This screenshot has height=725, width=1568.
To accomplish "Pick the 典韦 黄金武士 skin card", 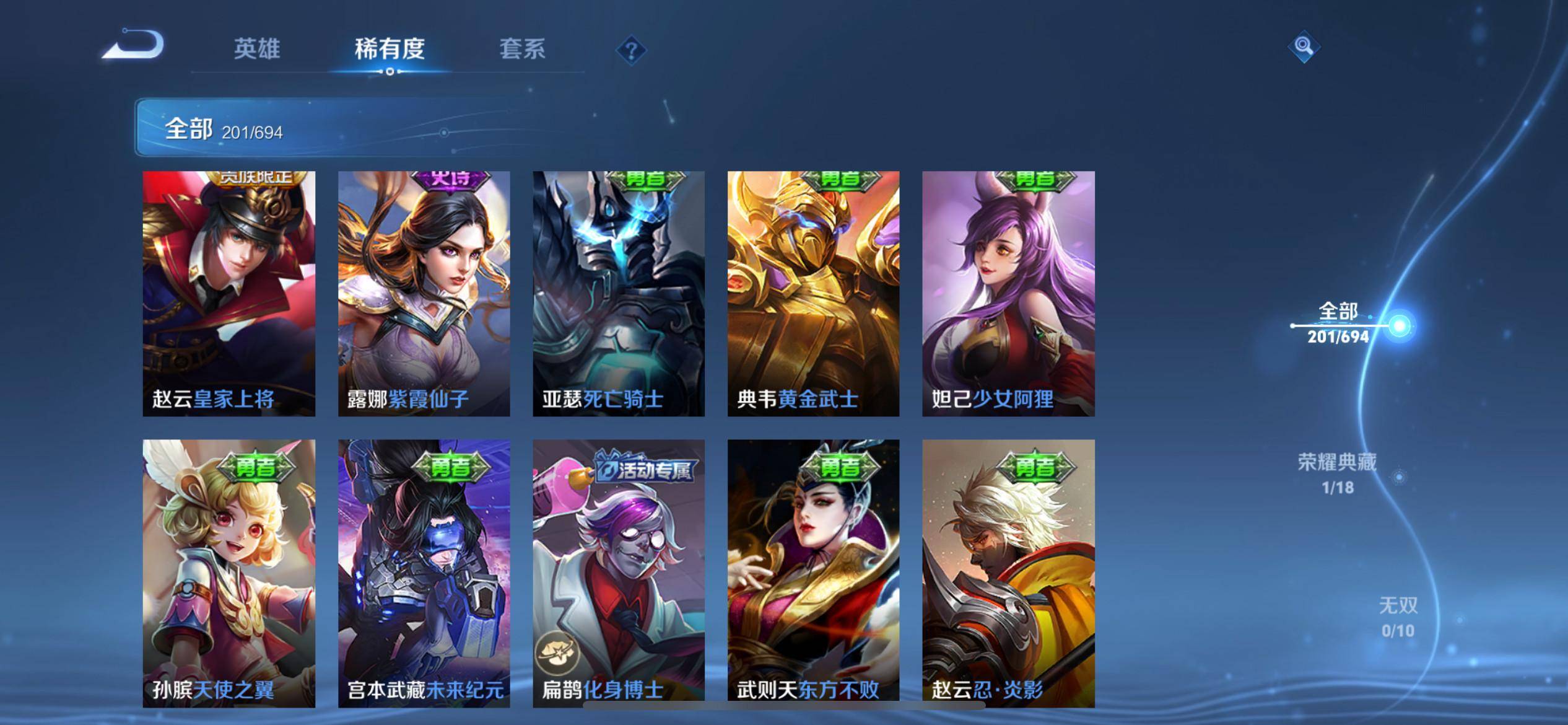I will [813, 294].
